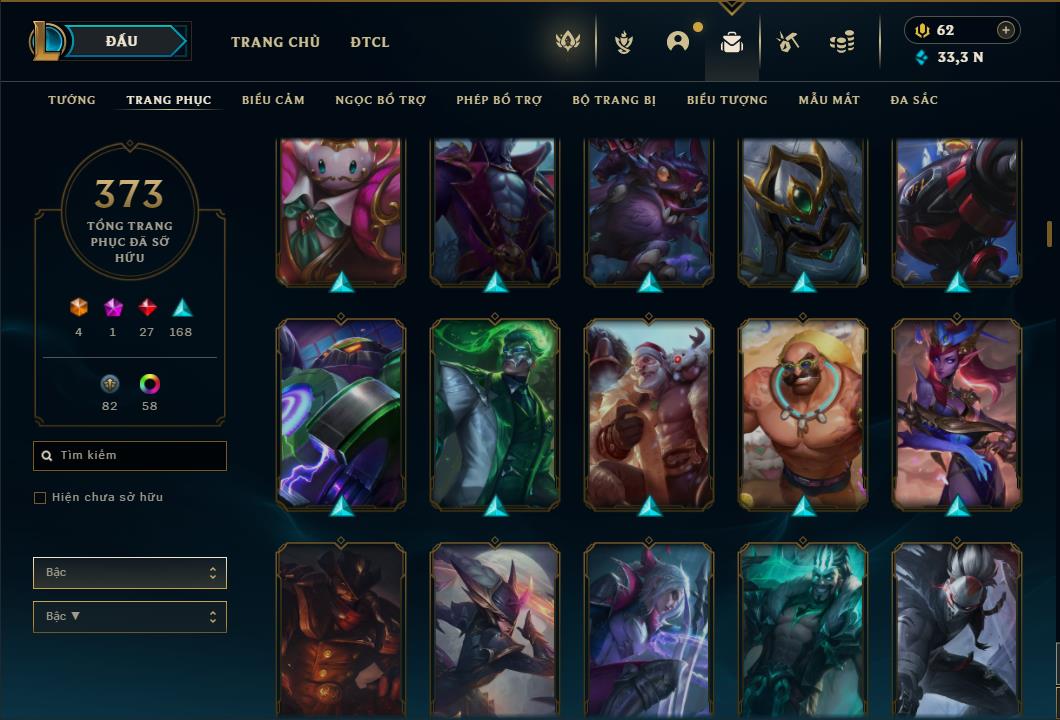1060x720 pixels.
Task: Choose the green suited masked skin card
Action: 495,414
